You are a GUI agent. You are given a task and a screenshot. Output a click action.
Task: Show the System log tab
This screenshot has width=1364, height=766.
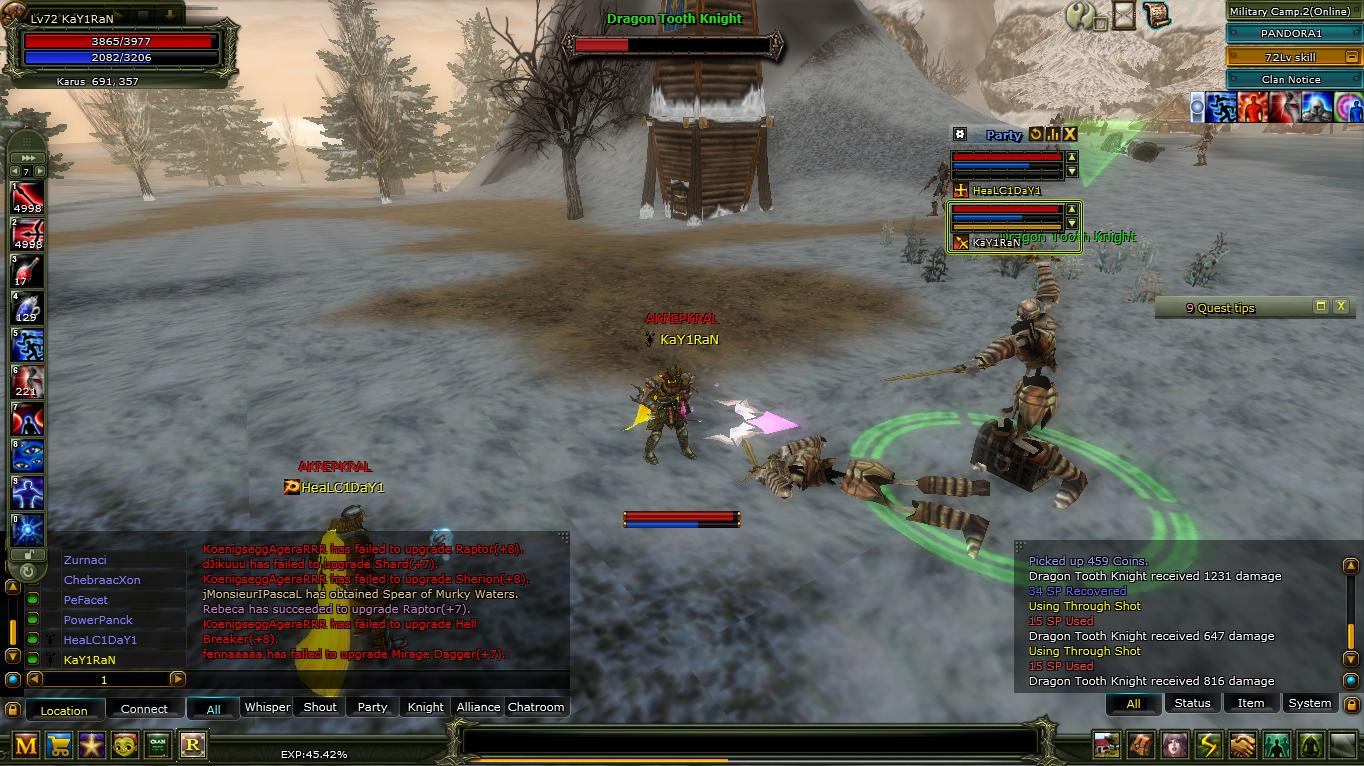(1309, 703)
